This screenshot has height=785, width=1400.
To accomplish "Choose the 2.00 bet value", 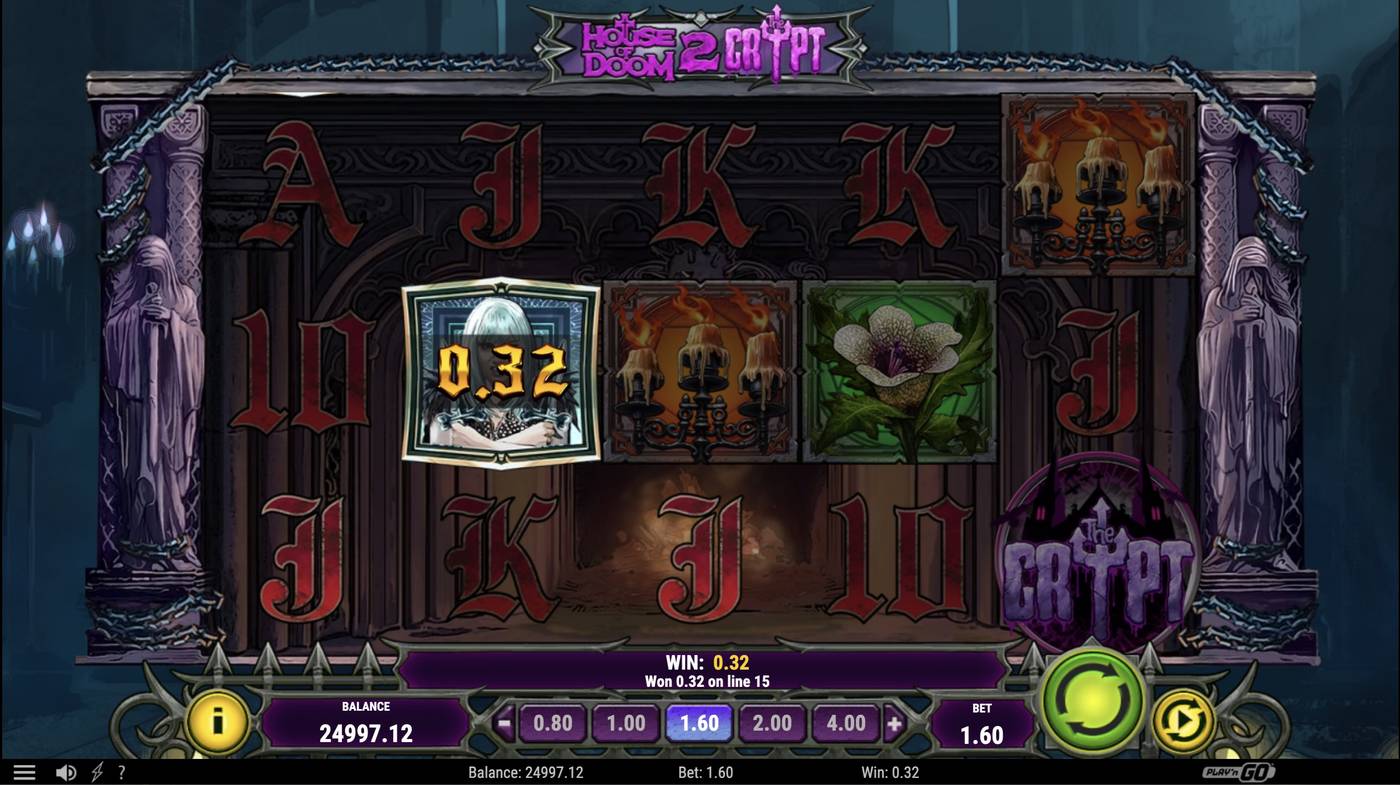I will click(772, 722).
